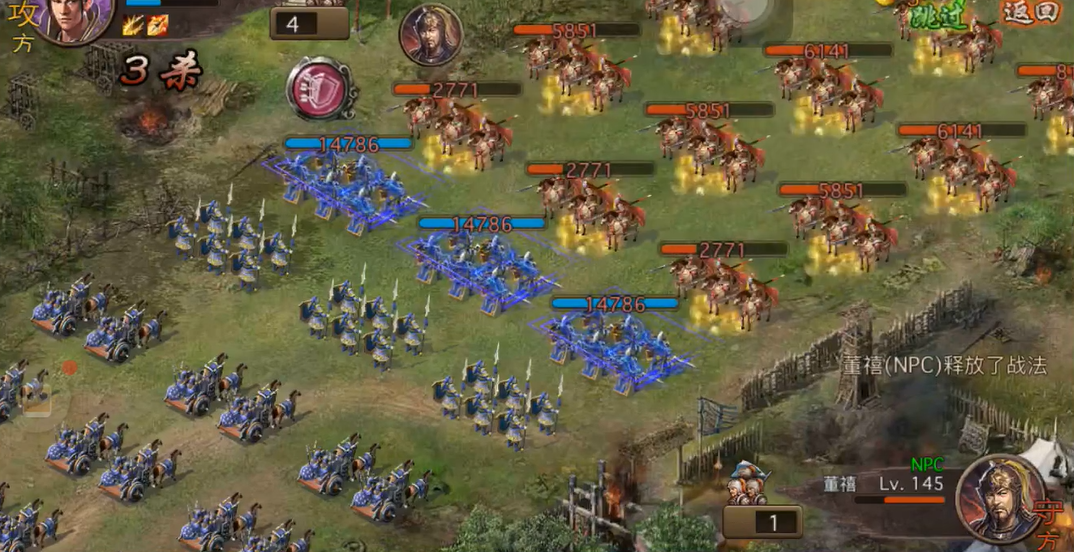Select the orange flame strike skill icon
Screen dimensions: 1074x552
[x=157, y=25]
